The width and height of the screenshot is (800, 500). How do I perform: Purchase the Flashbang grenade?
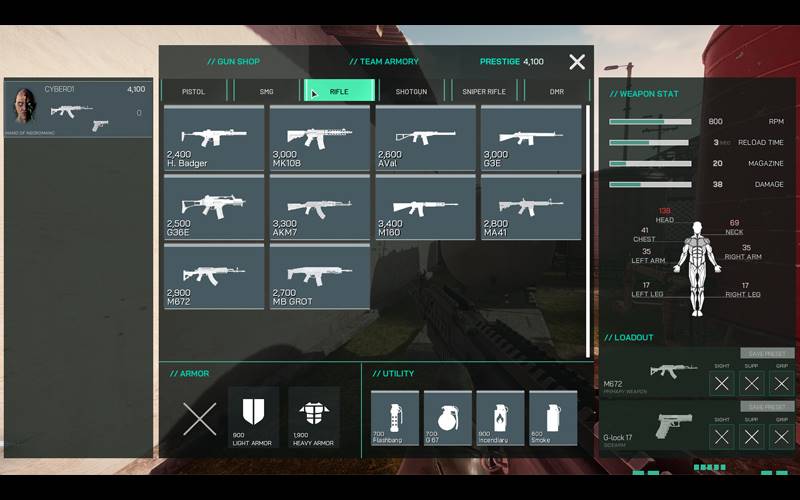click(395, 417)
